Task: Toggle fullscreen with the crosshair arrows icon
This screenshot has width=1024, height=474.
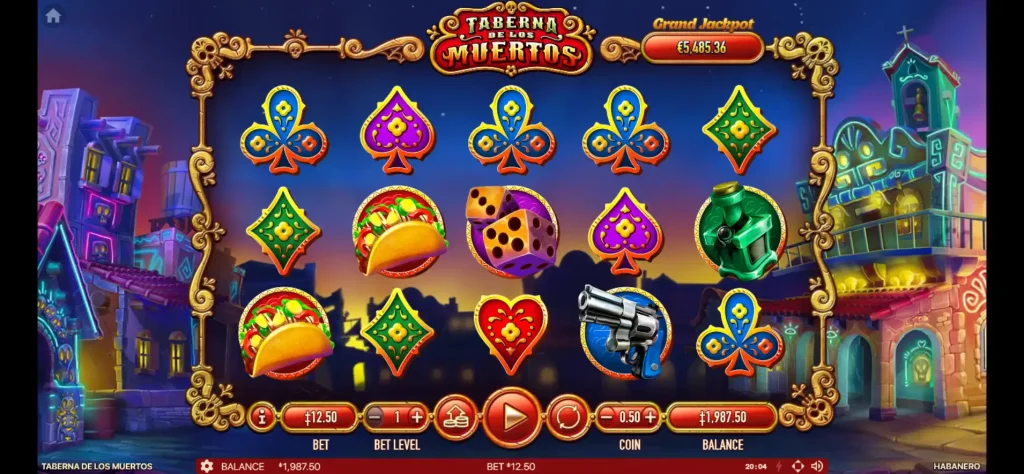Action: (x=797, y=466)
